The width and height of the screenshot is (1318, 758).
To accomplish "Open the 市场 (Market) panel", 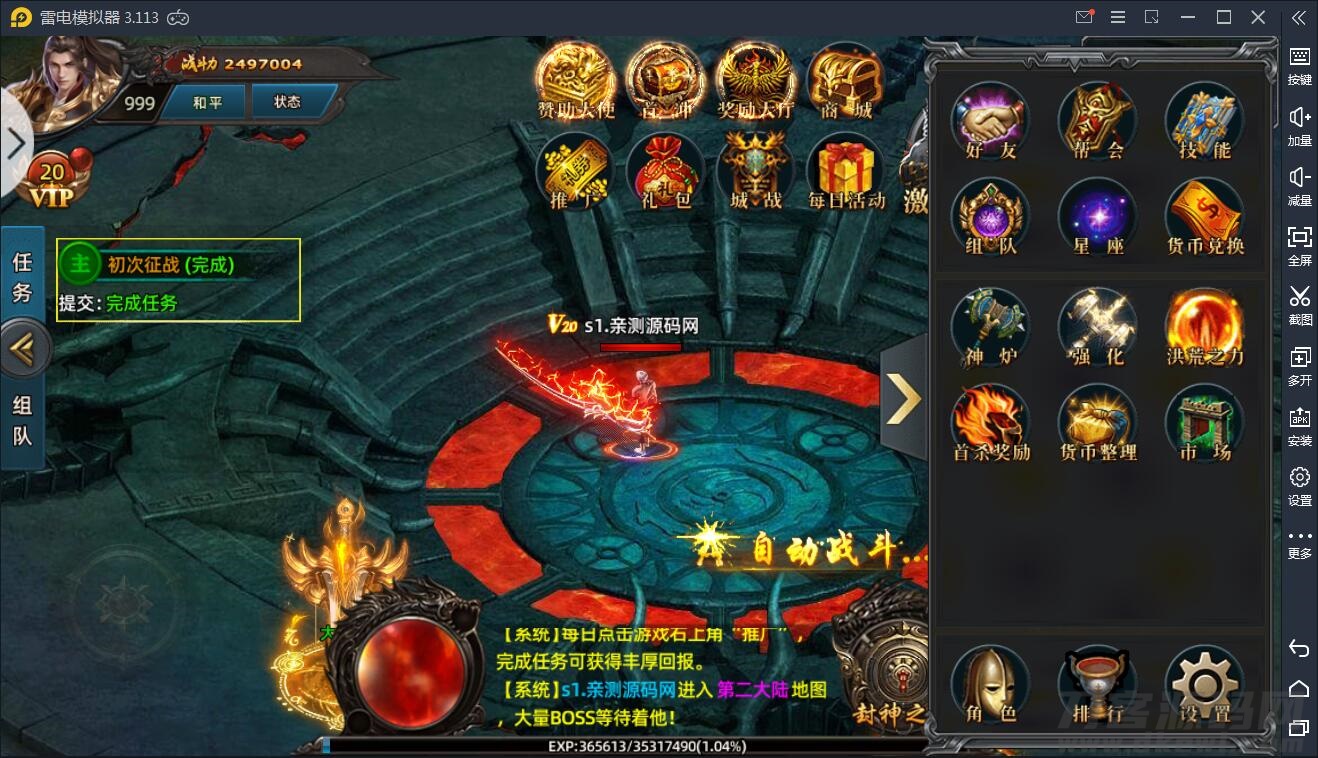I will [1205, 422].
